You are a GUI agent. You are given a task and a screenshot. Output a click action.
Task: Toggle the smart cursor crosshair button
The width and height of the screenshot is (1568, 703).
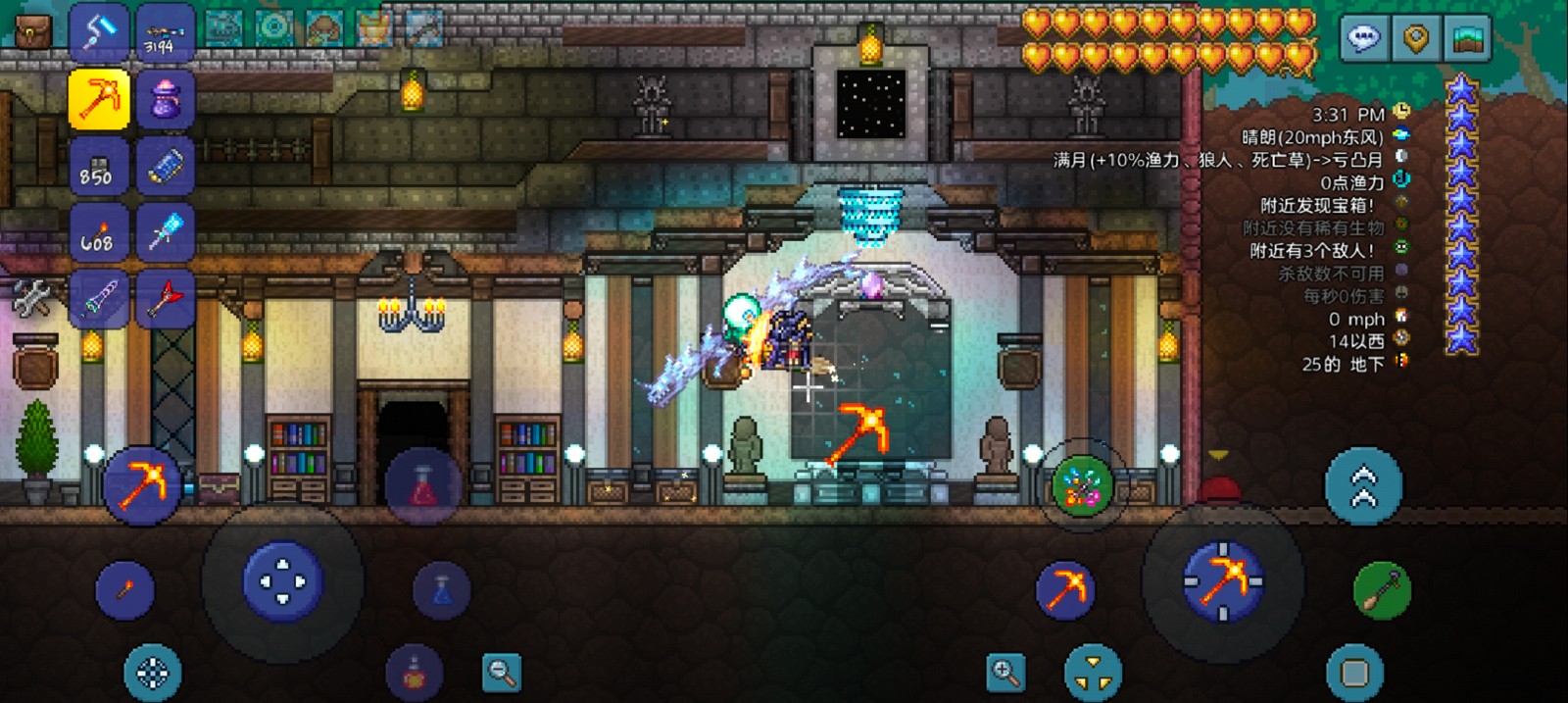point(152,673)
